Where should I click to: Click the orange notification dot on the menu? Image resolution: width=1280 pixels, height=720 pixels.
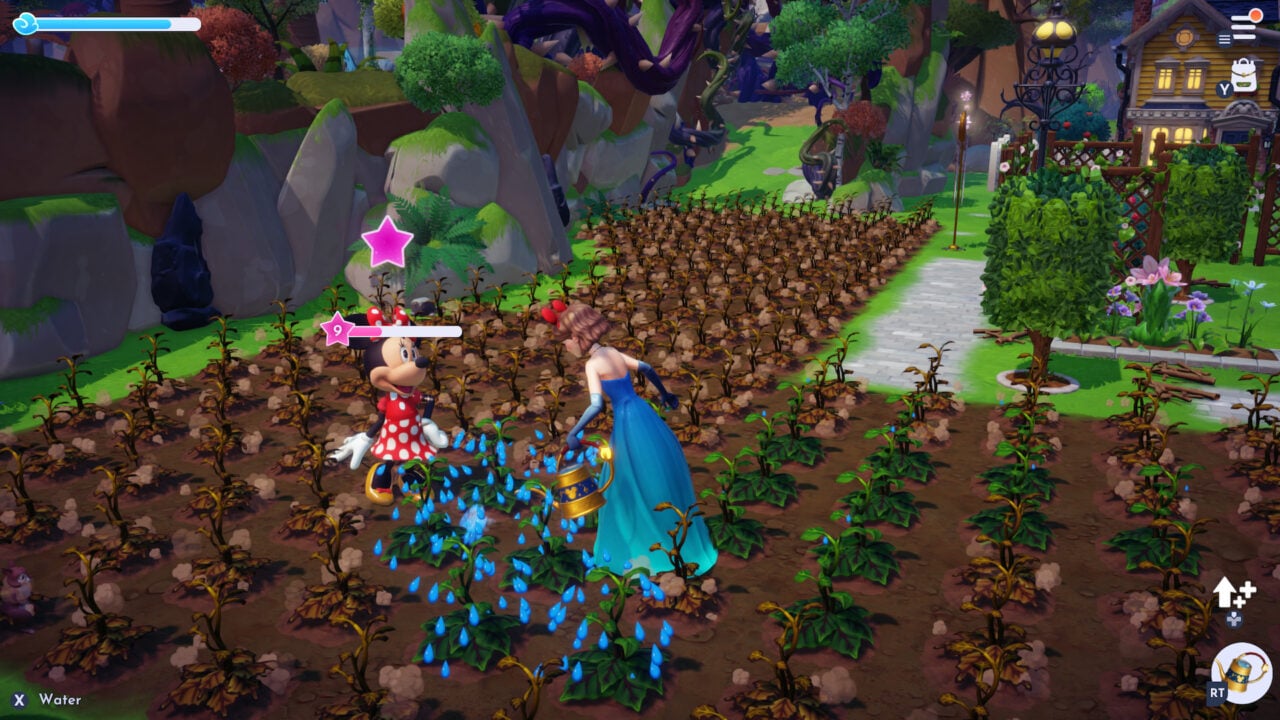tap(1255, 16)
